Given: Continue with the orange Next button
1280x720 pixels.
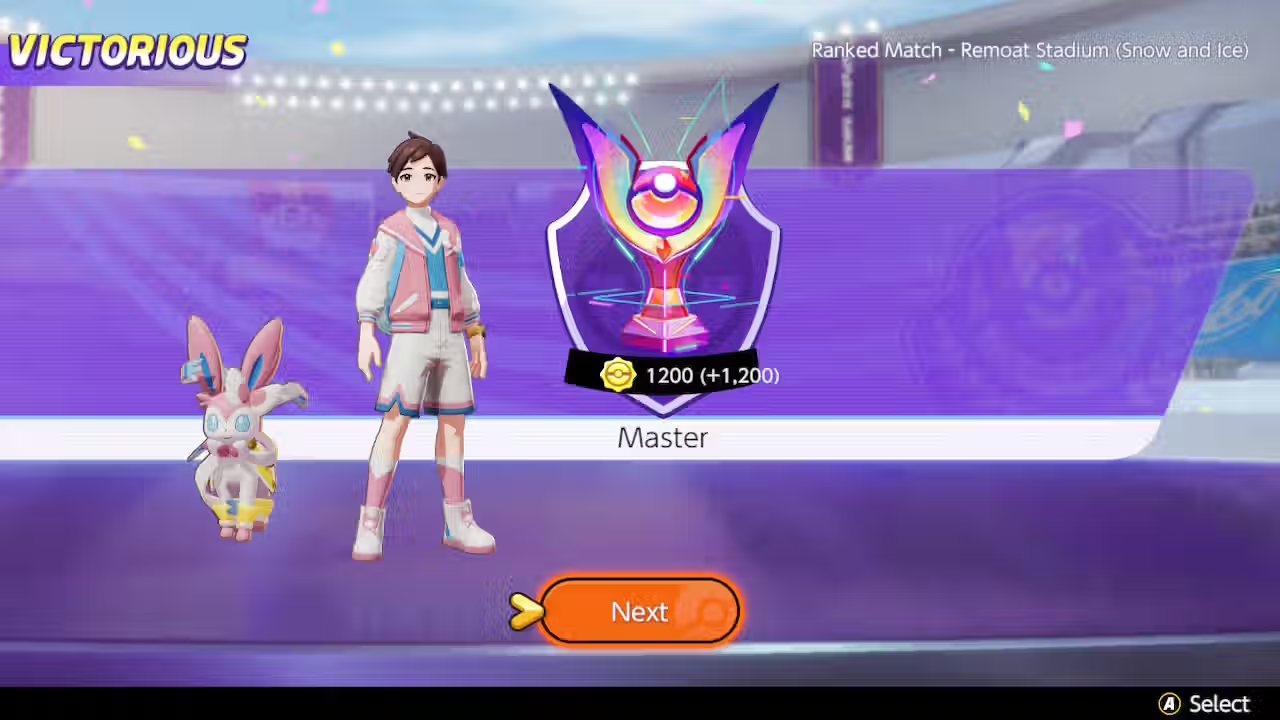Looking at the screenshot, I should point(640,611).
